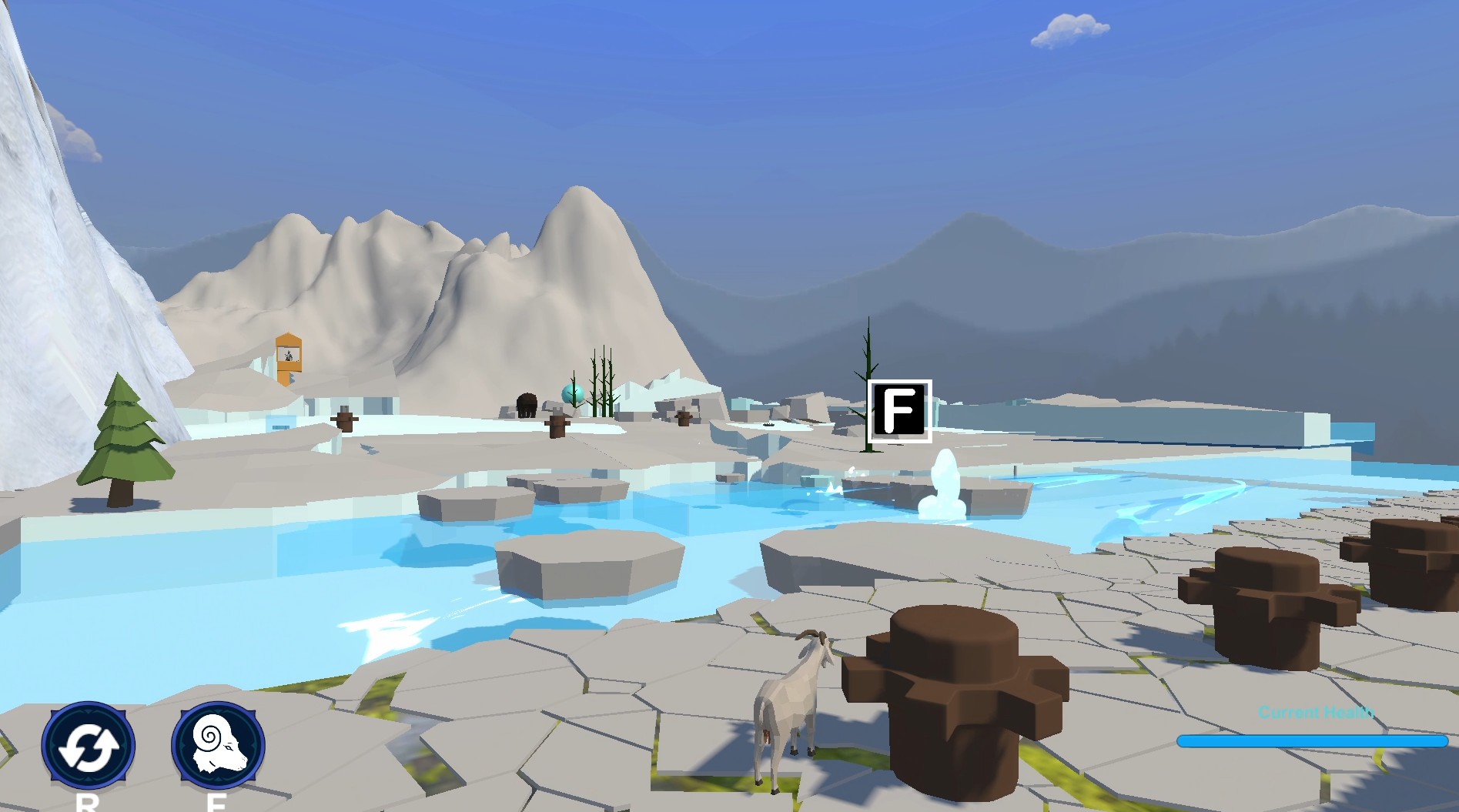Image resolution: width=1459 pixels, height=812 pixels.
Task: Click the ice geyser rising from the water
Action: [941, 489]
